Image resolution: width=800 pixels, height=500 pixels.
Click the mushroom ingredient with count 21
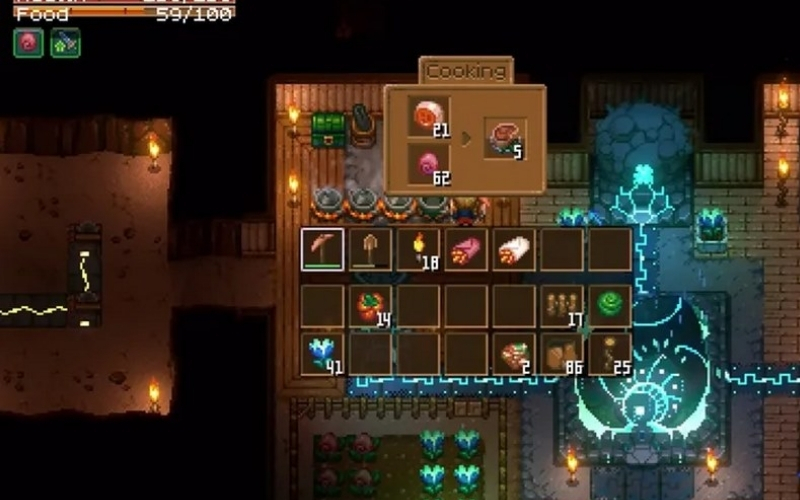428,117
